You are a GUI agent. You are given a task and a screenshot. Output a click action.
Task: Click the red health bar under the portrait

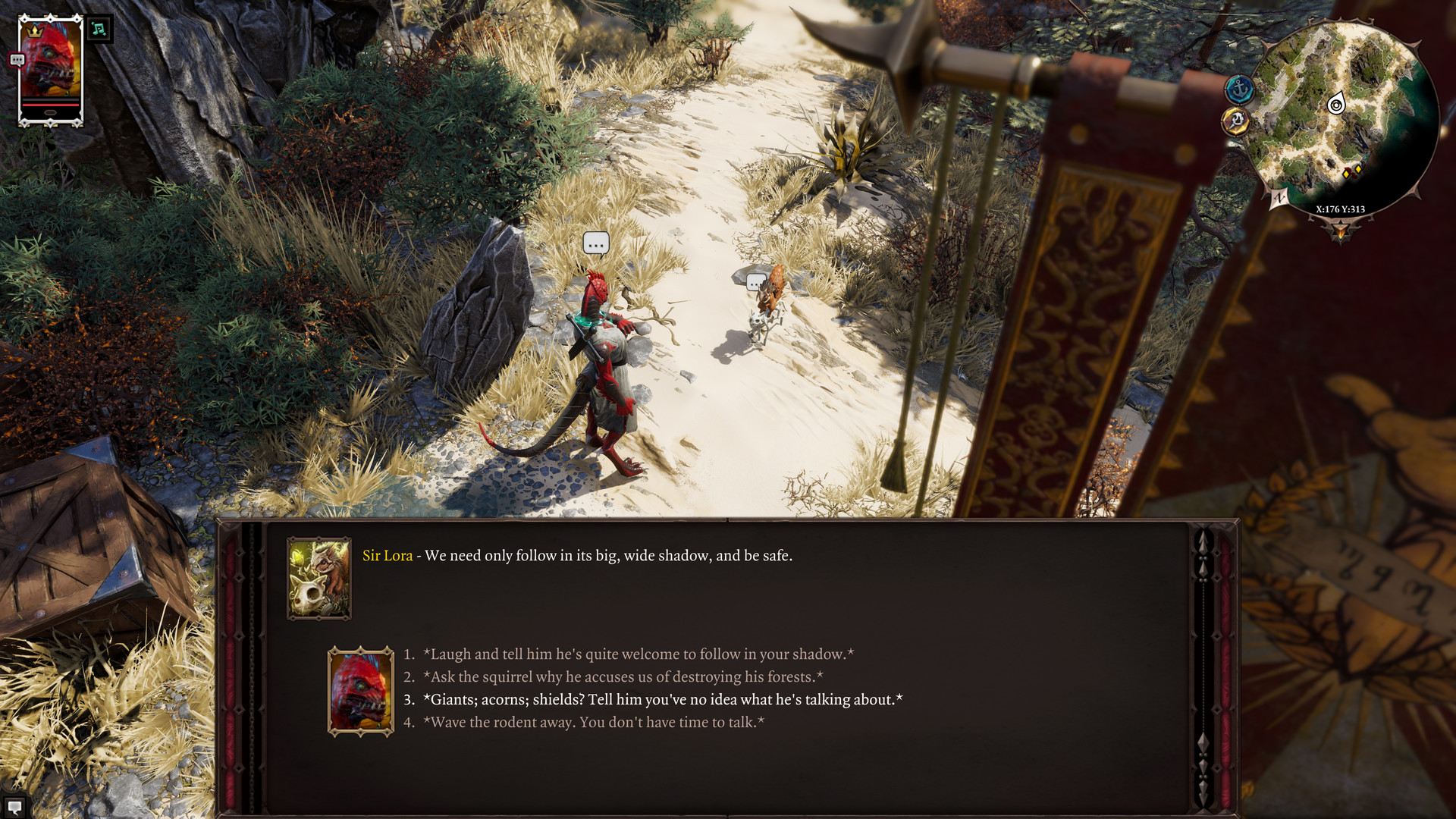50,105
